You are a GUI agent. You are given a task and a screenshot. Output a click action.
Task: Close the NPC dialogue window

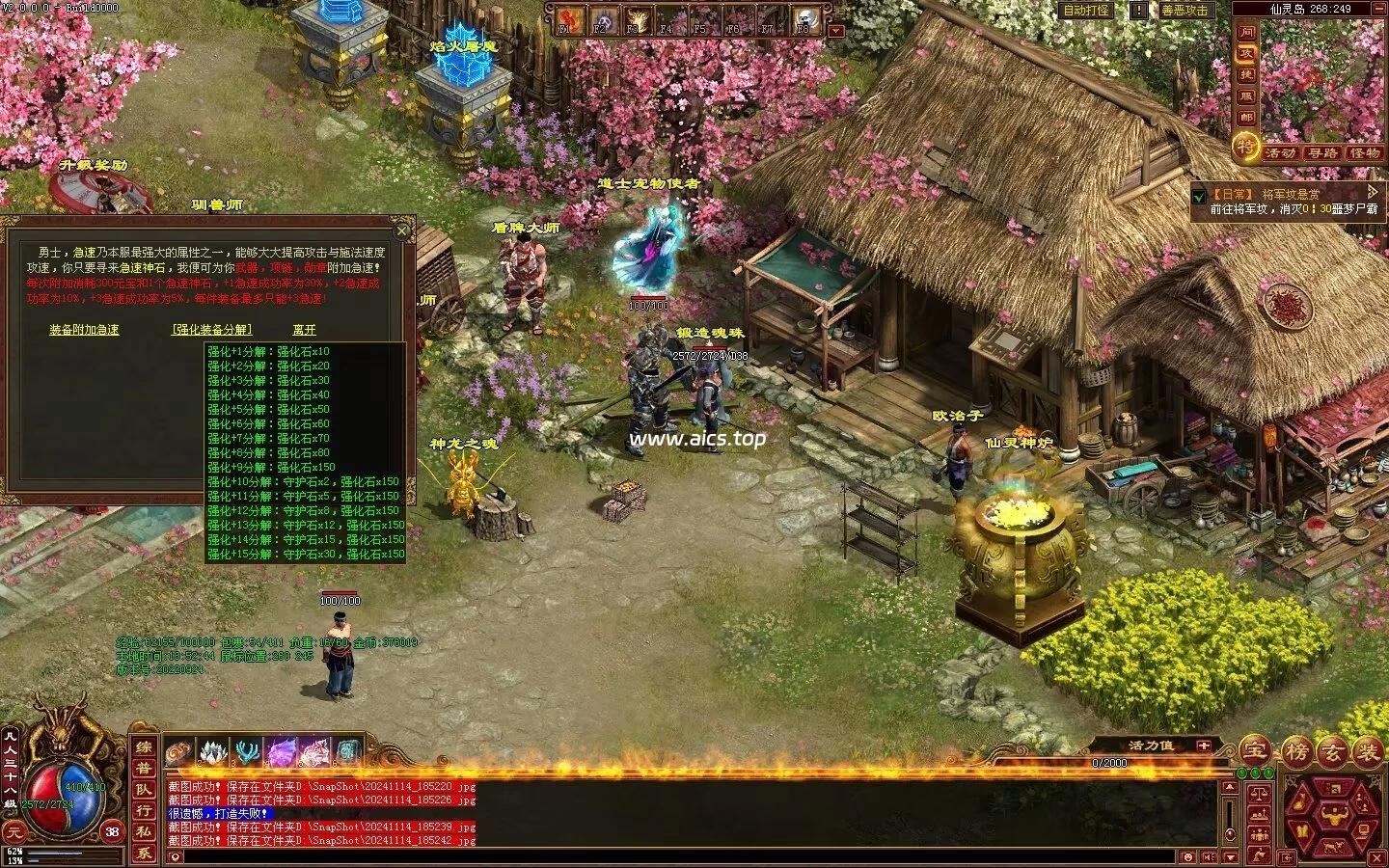click(403, 231)
